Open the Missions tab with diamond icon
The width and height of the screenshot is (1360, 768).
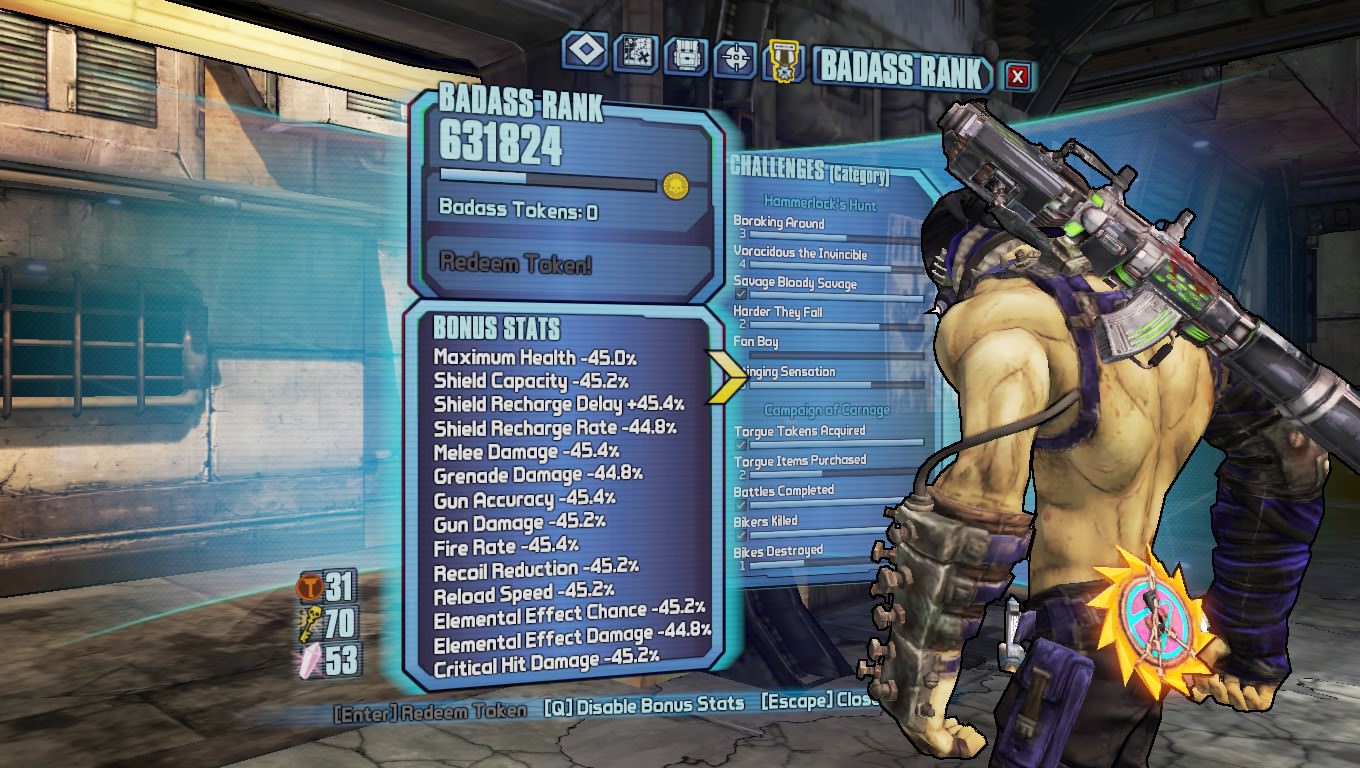coord(585,51)
